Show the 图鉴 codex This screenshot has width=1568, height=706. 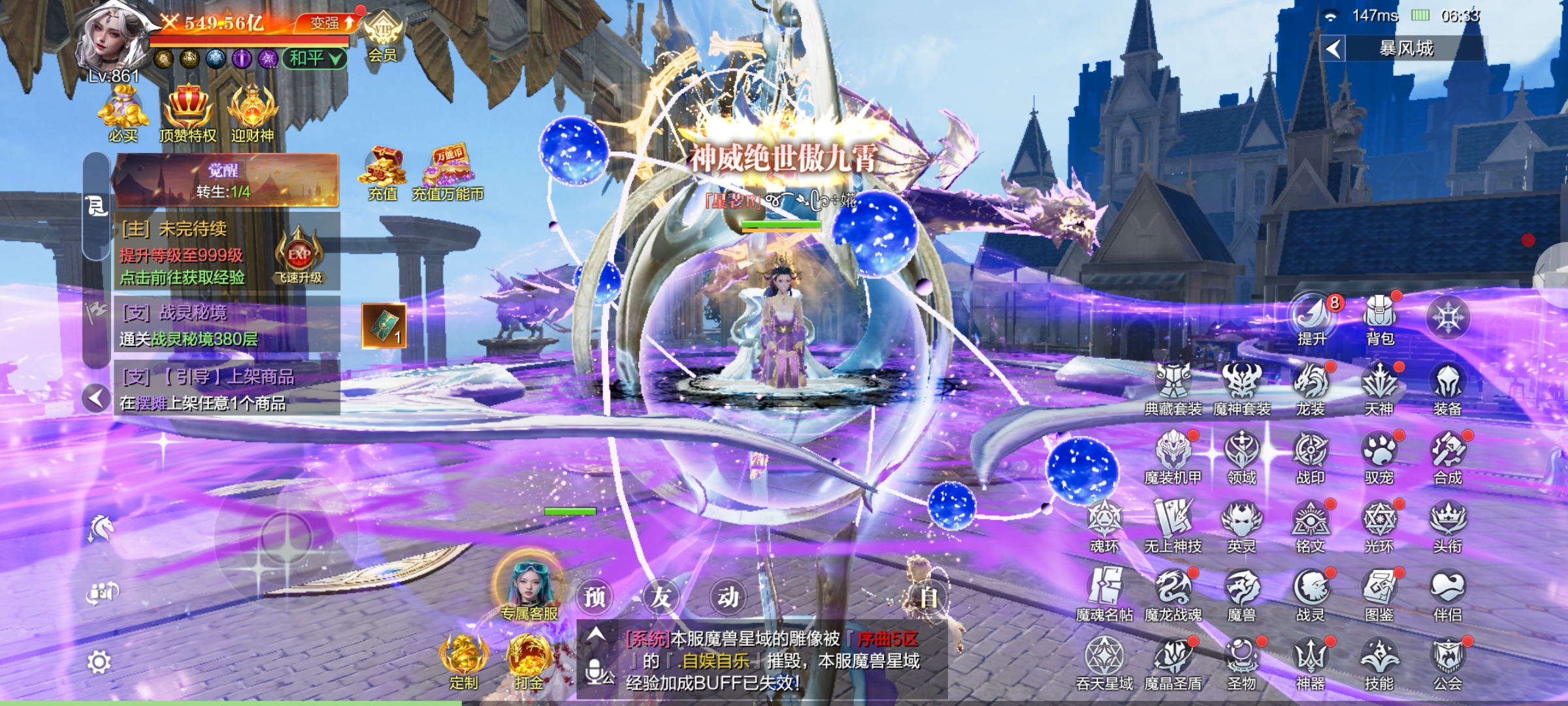pos(1379,593)
